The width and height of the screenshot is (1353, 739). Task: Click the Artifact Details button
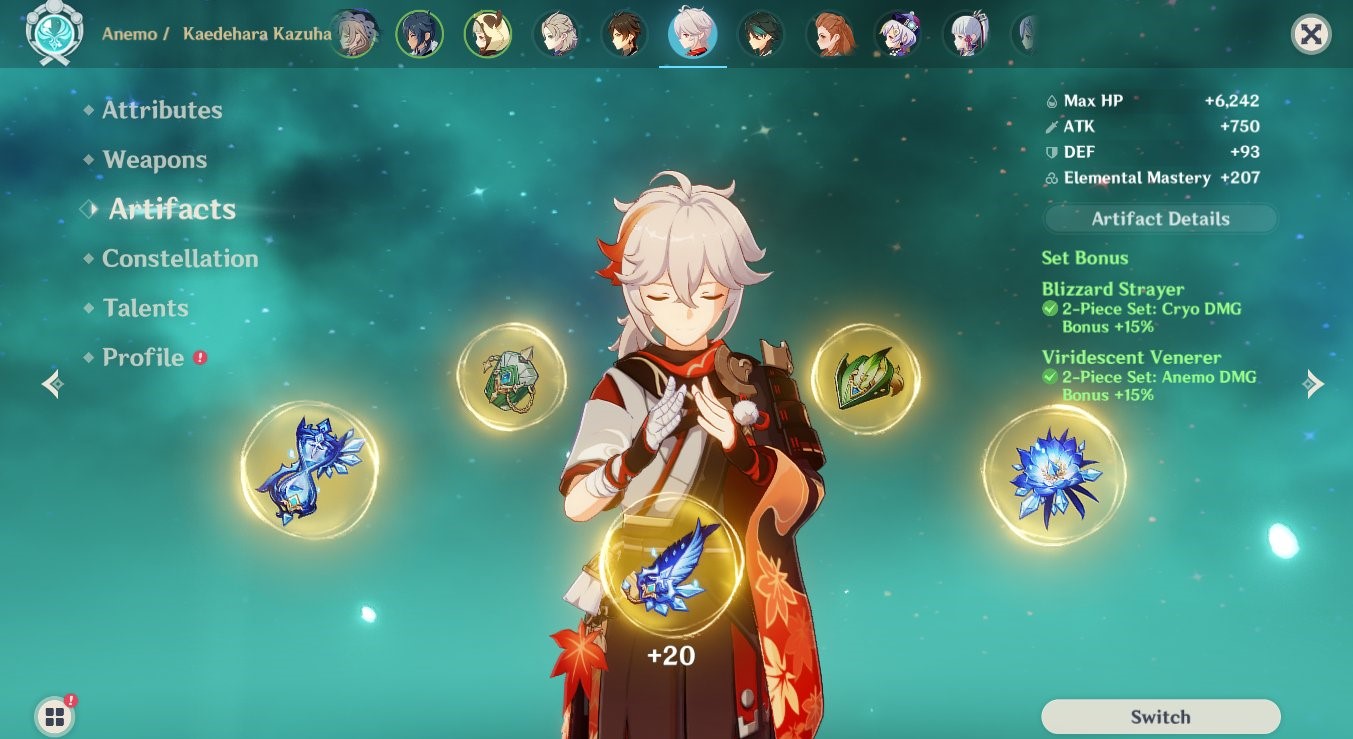click(1159, 218)
